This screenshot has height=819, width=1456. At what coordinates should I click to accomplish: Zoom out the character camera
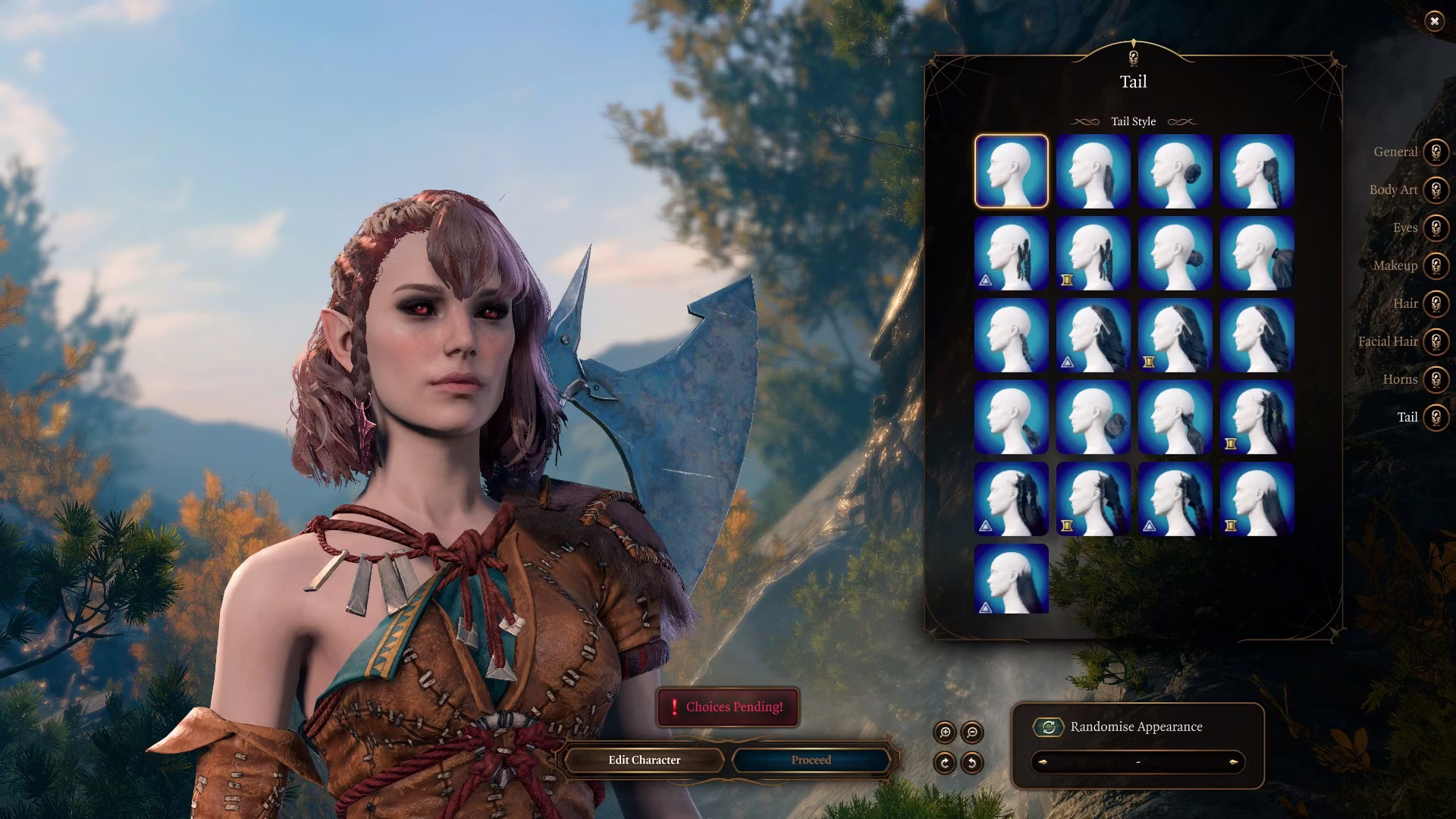[x=972, y=733]
